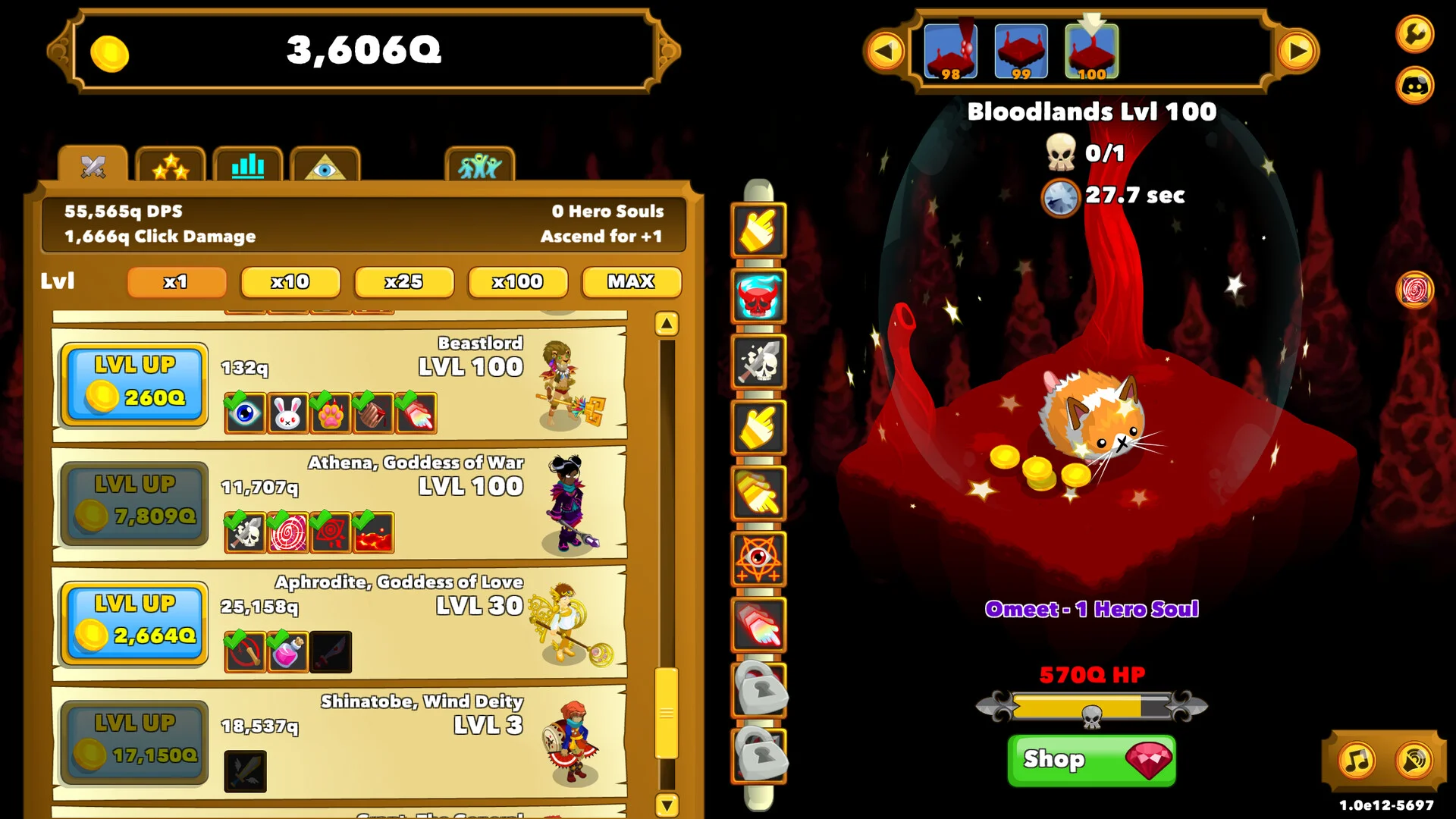Activate the red demon skull skill
The height and width of the screenshot is (819, 1456).
[x=758, y=296]
